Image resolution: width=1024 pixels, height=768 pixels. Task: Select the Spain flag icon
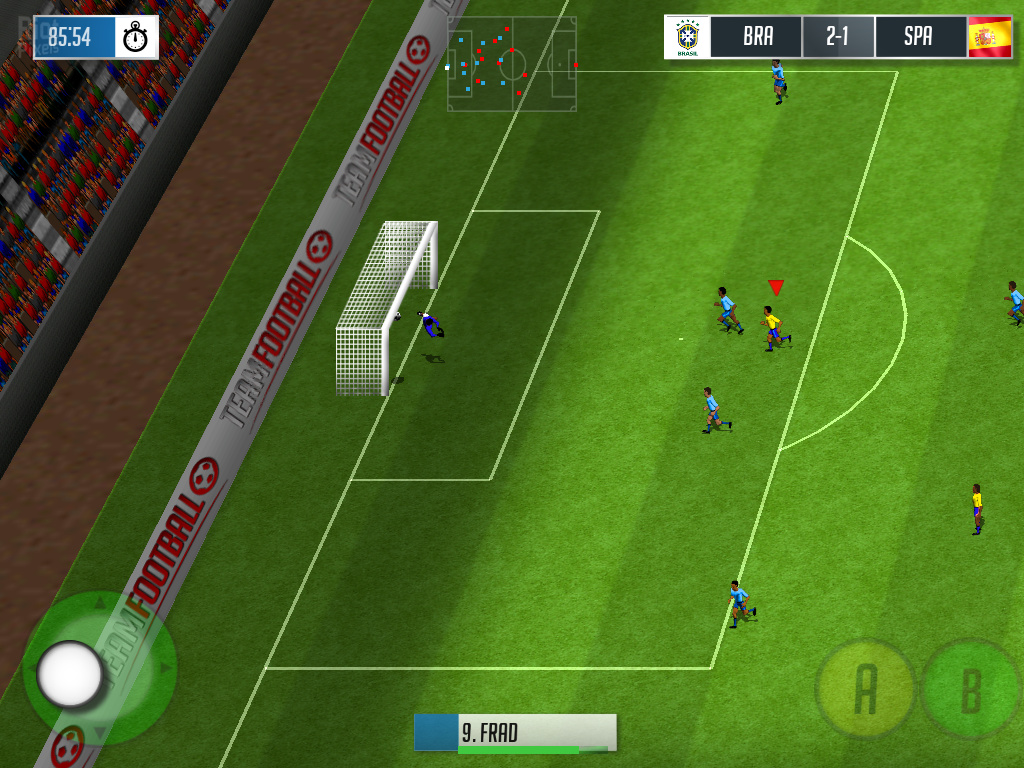pos(990,37)
